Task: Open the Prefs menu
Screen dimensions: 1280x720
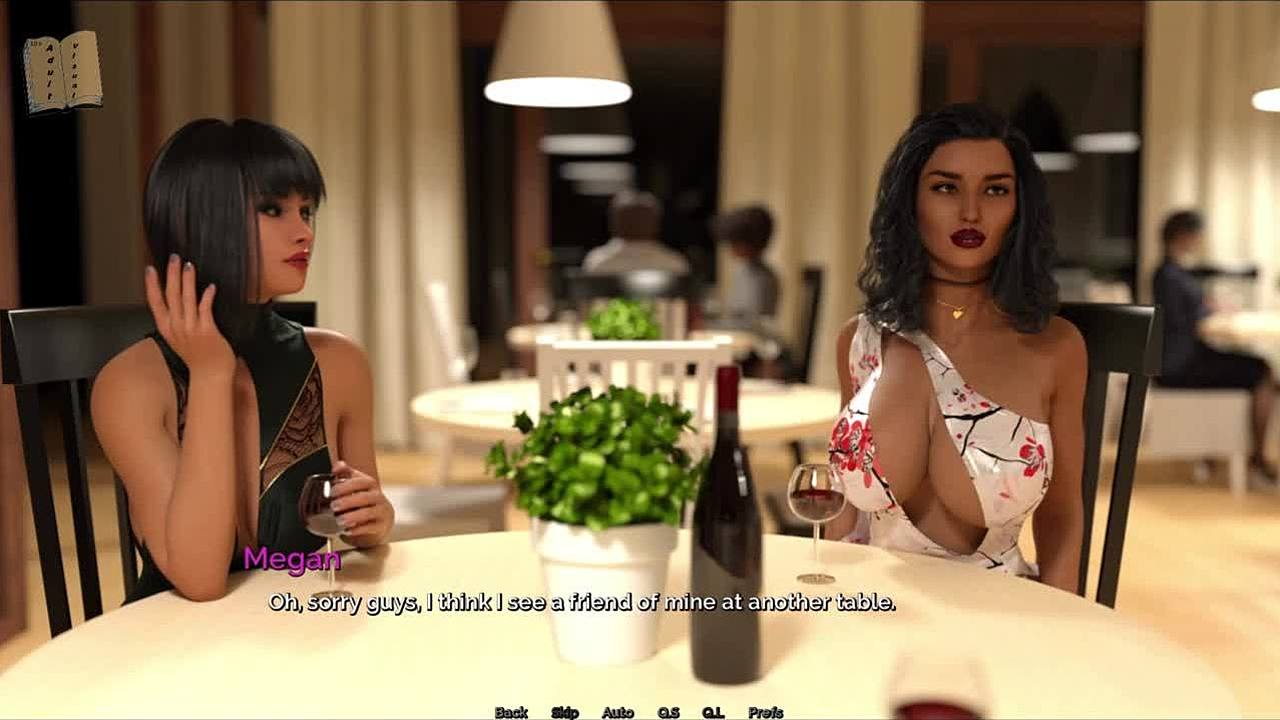Action: point(766,712)
